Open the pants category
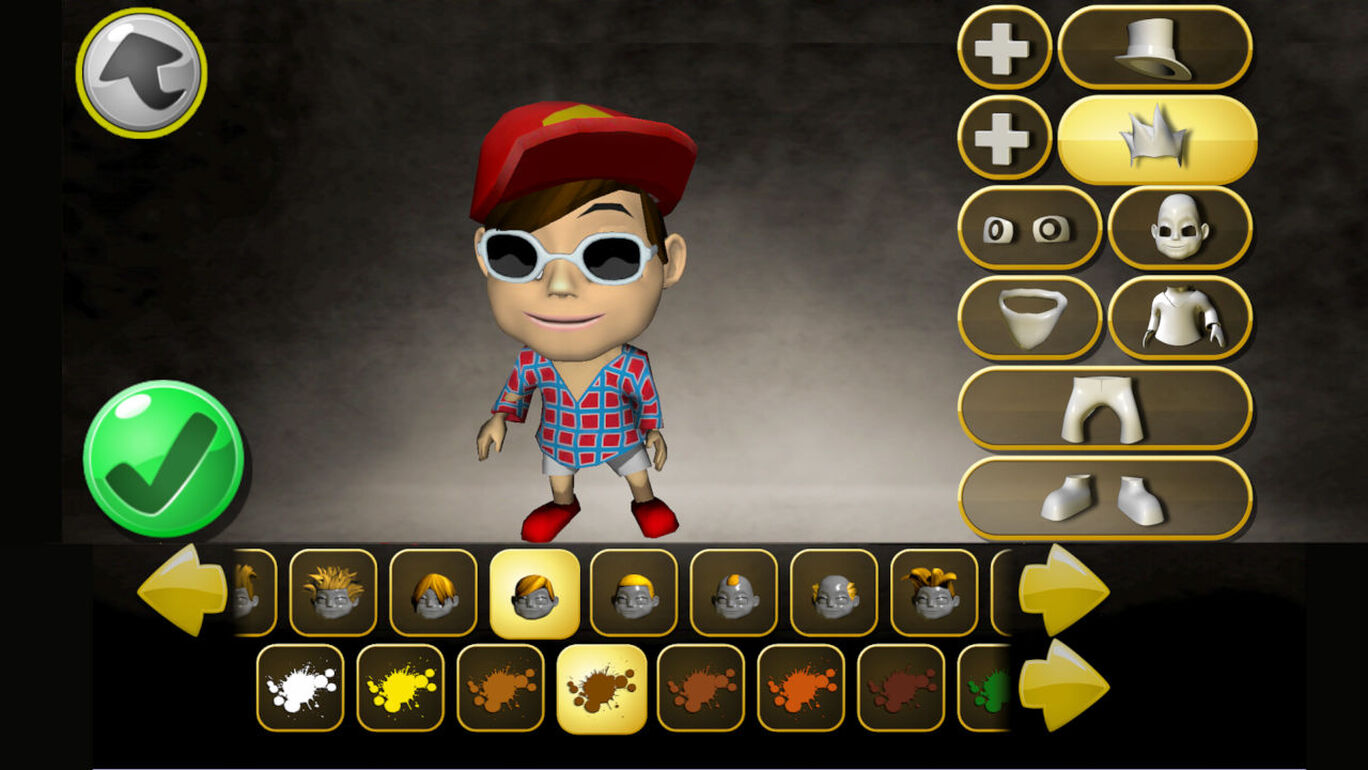The height and width of the screenshot is (770, 1368). coord(1105,408)
